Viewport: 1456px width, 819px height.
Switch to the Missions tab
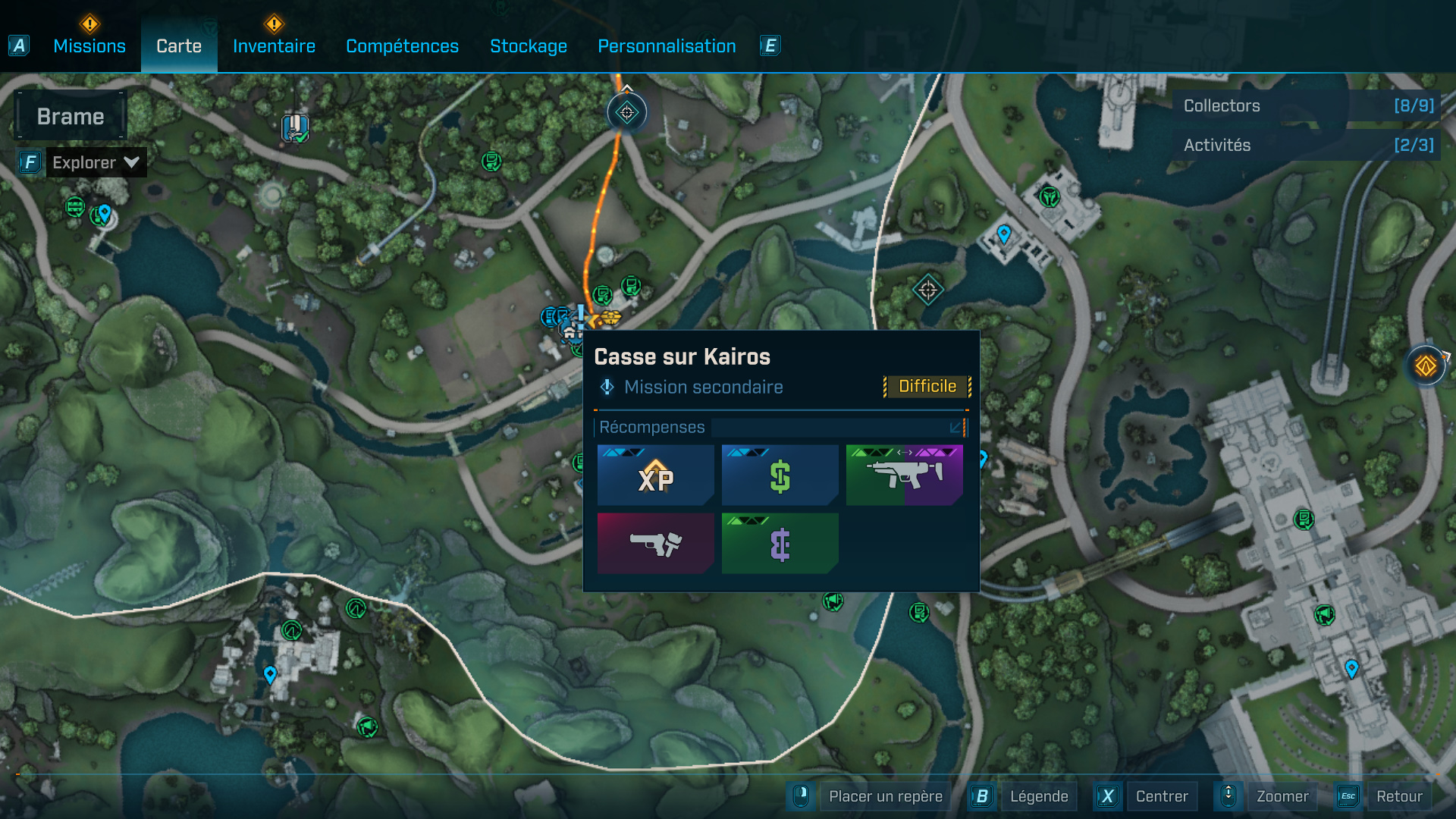tap(89, 46)
